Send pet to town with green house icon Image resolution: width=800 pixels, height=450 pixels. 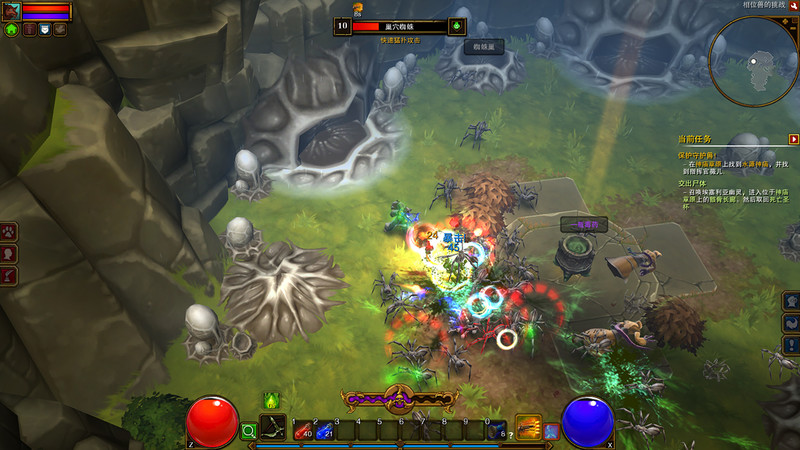tap(12, 30)
